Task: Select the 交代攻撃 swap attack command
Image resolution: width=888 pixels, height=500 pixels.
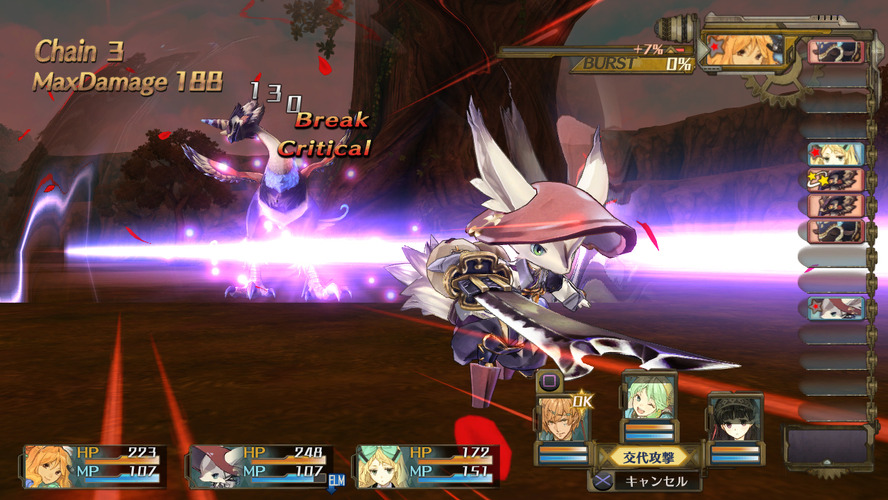Action: (x=650, y=458)
